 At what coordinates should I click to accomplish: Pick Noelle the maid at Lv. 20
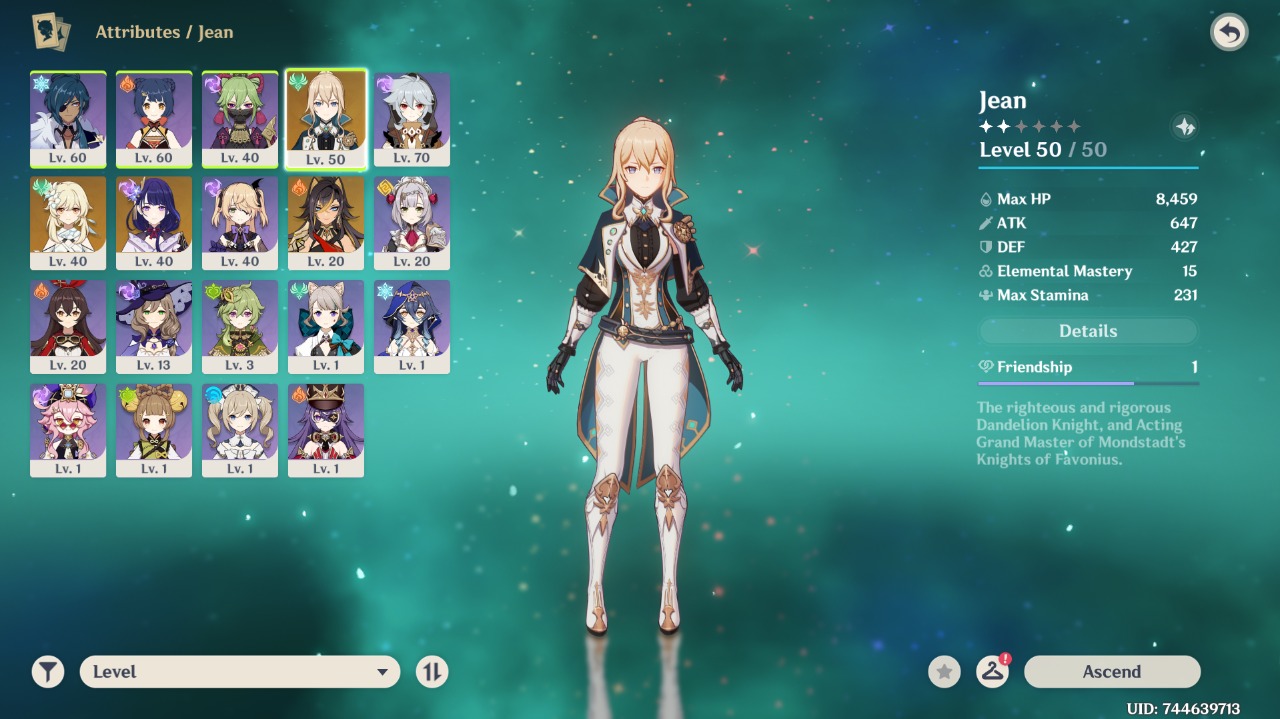pyautogui.click(x=412, y=222)
